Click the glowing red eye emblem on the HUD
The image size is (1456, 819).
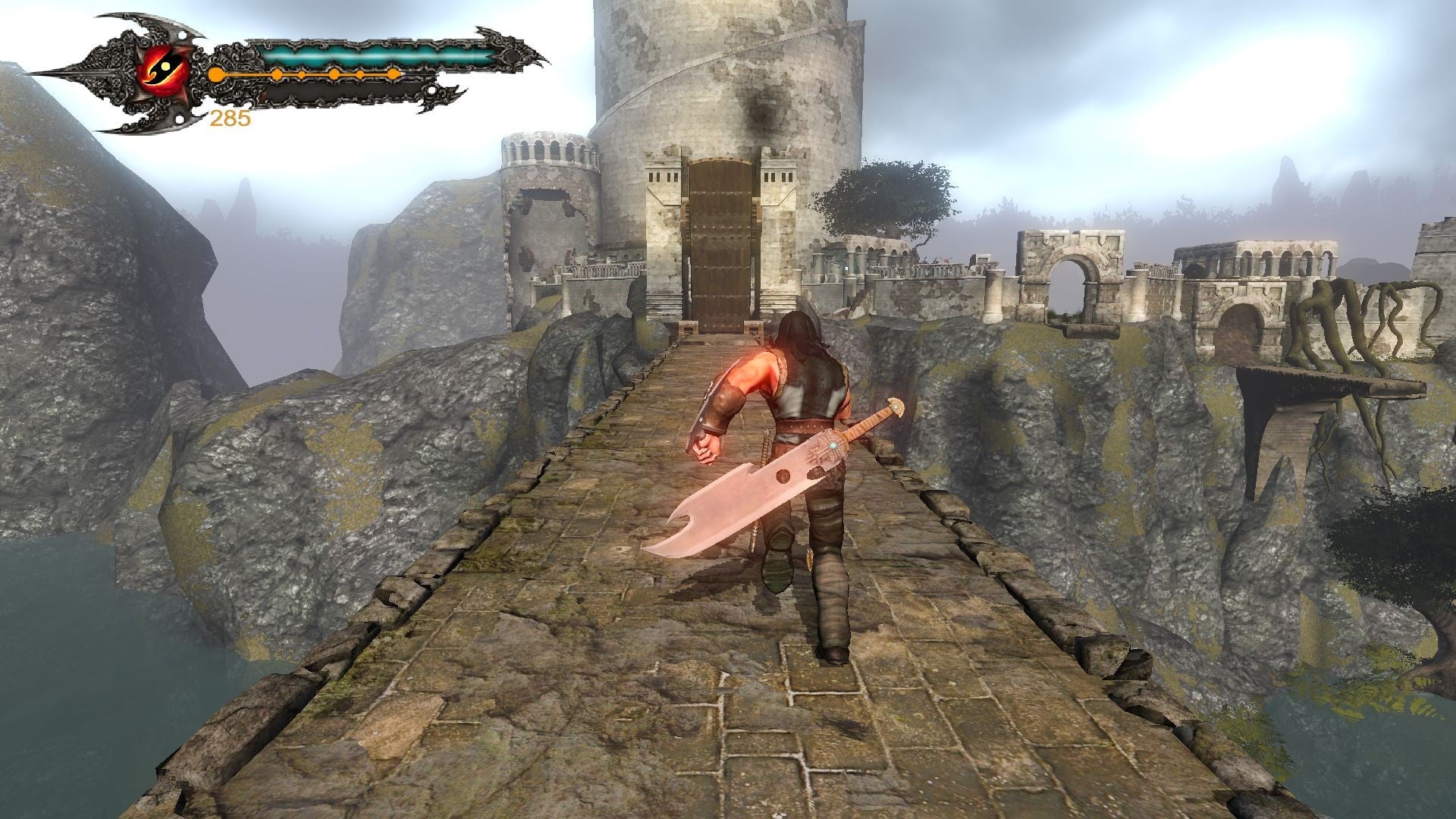[164, 71]
